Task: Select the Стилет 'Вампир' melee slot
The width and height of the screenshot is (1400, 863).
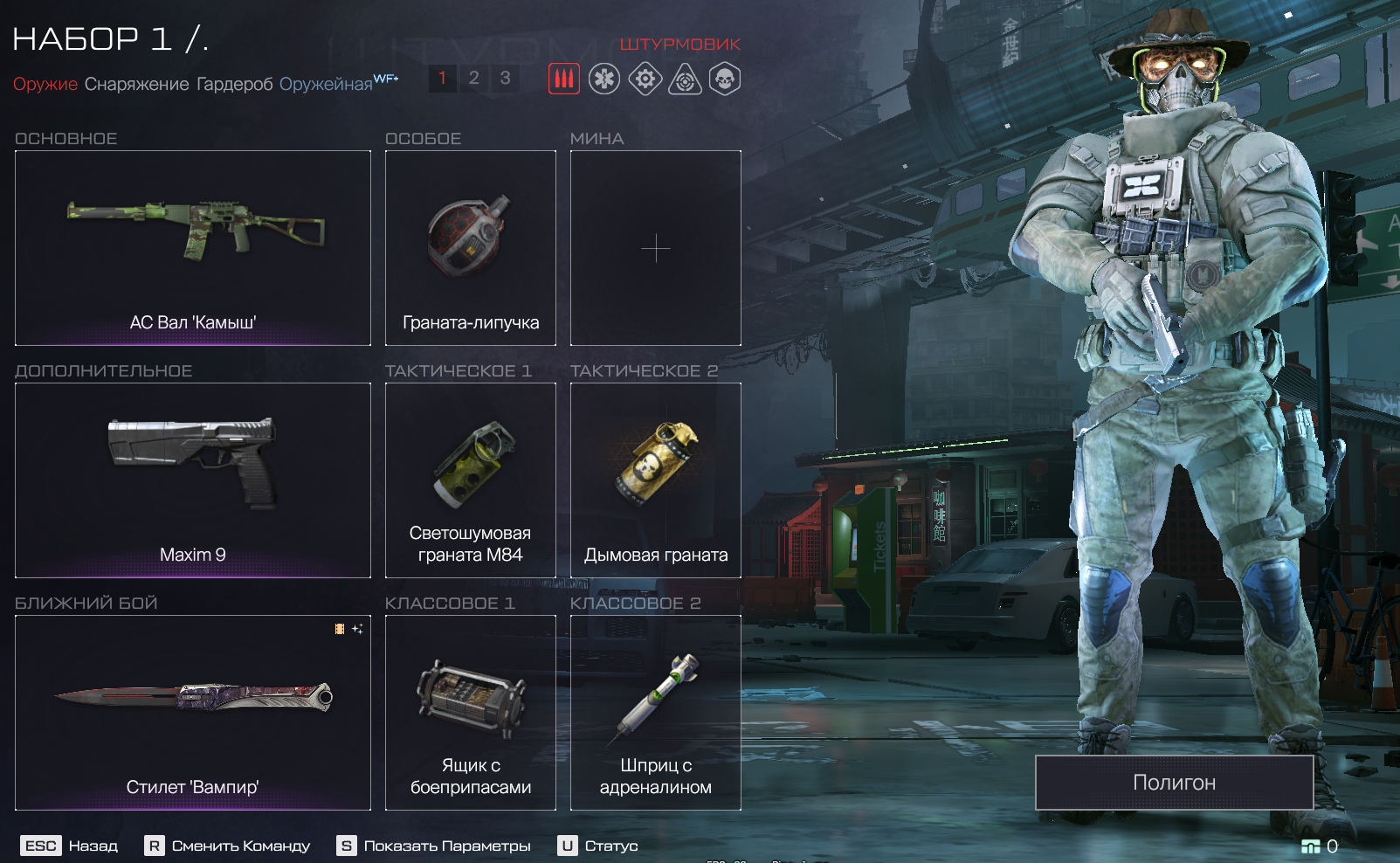Action: pos(193,713)
